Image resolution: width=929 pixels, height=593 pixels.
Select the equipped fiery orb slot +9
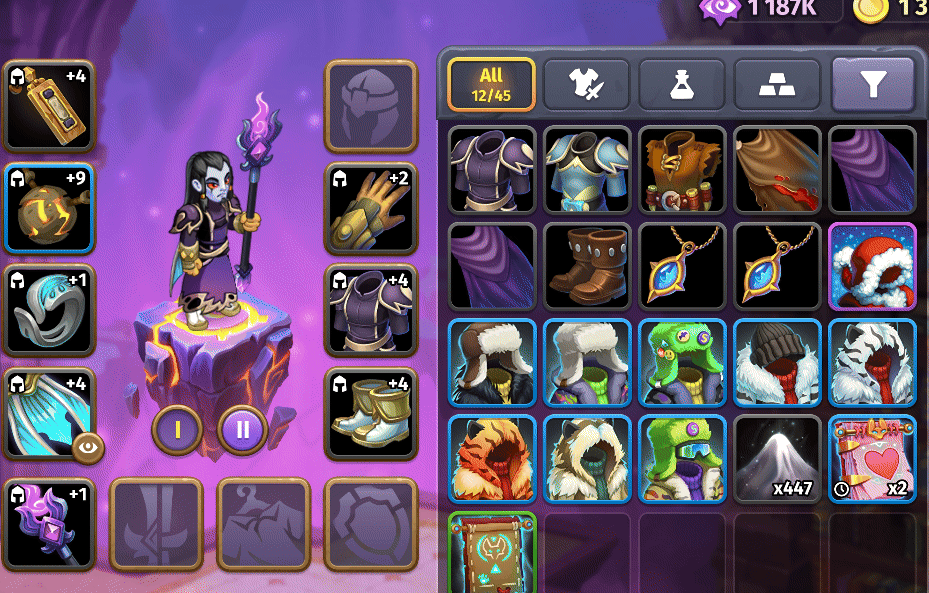coord(49,208)
